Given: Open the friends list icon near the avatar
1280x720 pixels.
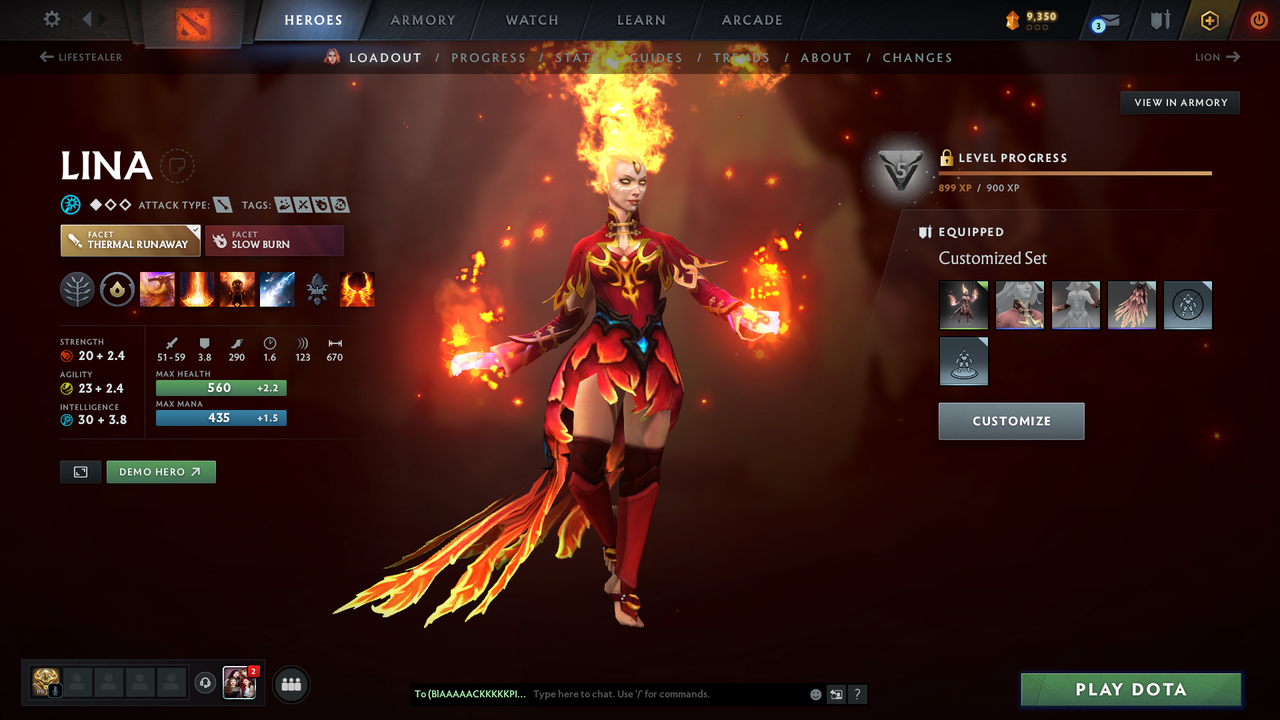Looking at the screenshot, I should (289, 684).
